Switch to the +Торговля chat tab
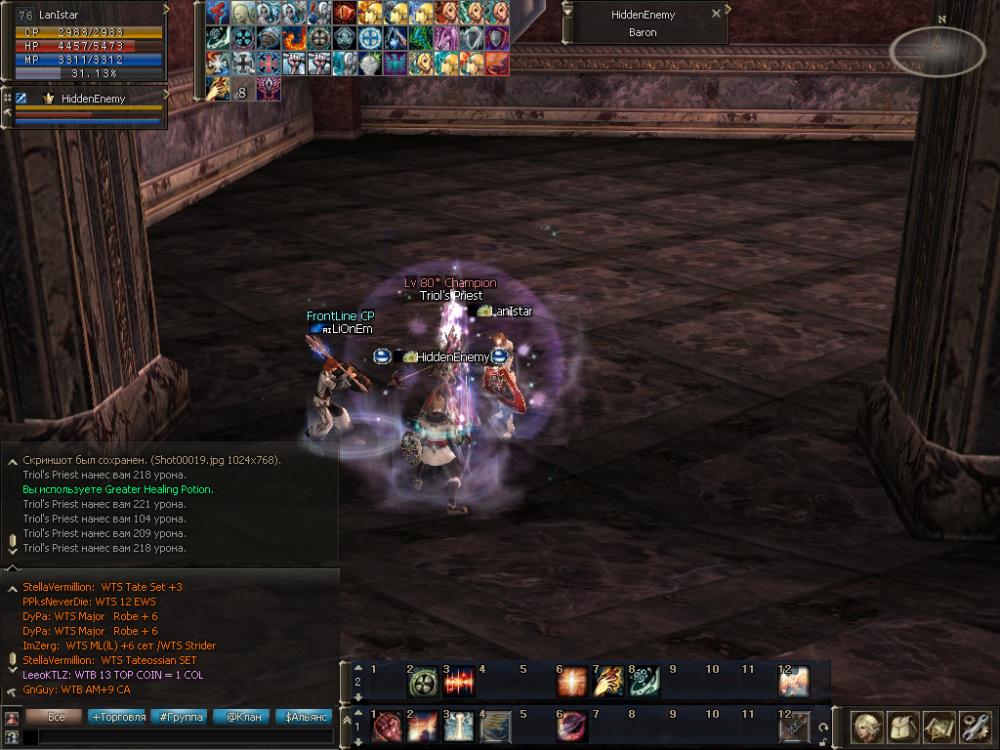 tap(117, 717)
